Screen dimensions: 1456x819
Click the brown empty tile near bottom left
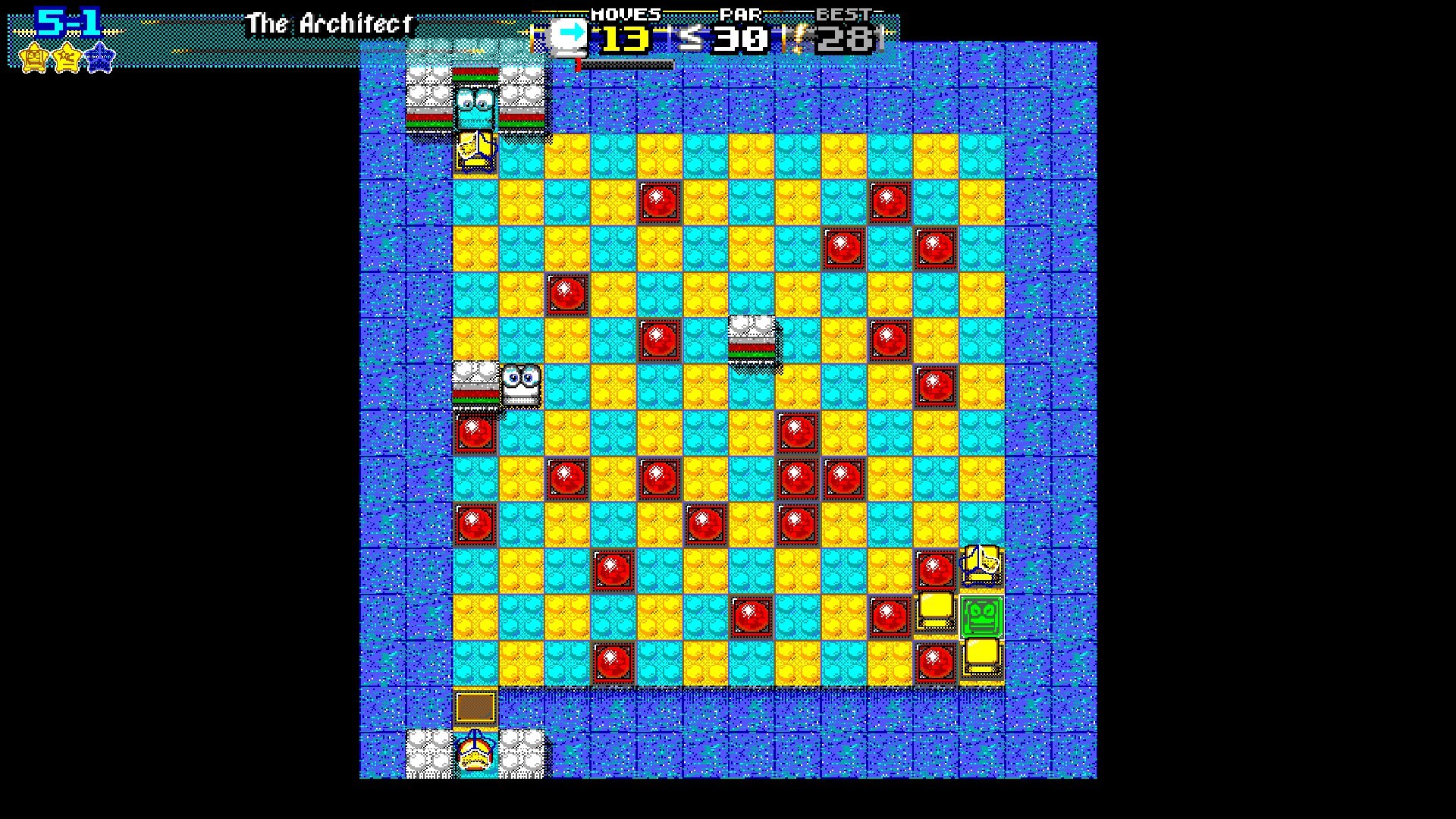click(475, 707)
